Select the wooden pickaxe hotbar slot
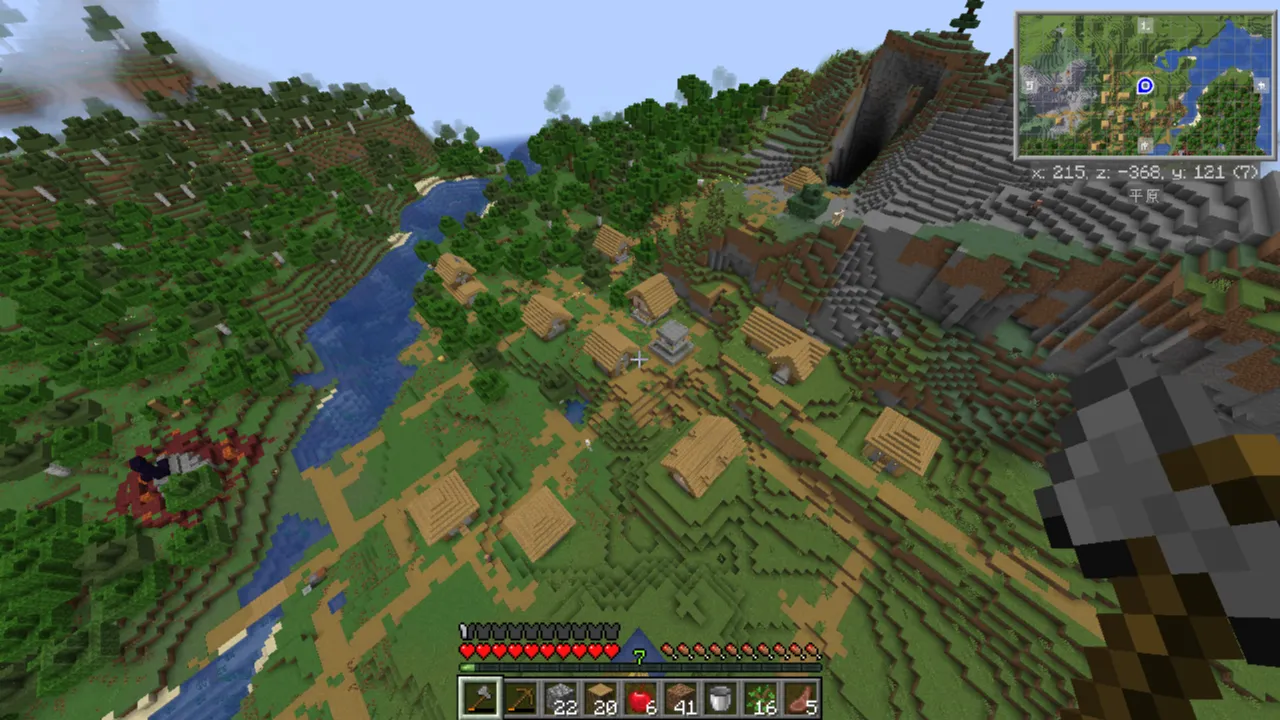Image resolution: width=1280 pixels, height=720 pixels. [x=520, y=699]
